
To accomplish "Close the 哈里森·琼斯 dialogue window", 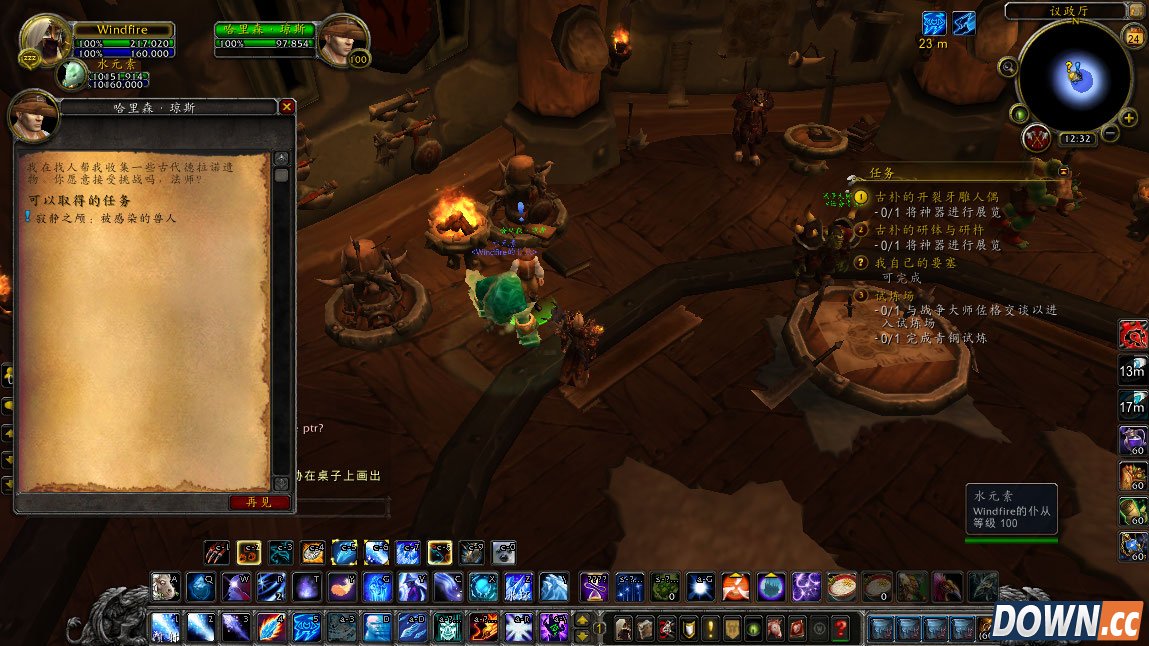I will 287,107.
